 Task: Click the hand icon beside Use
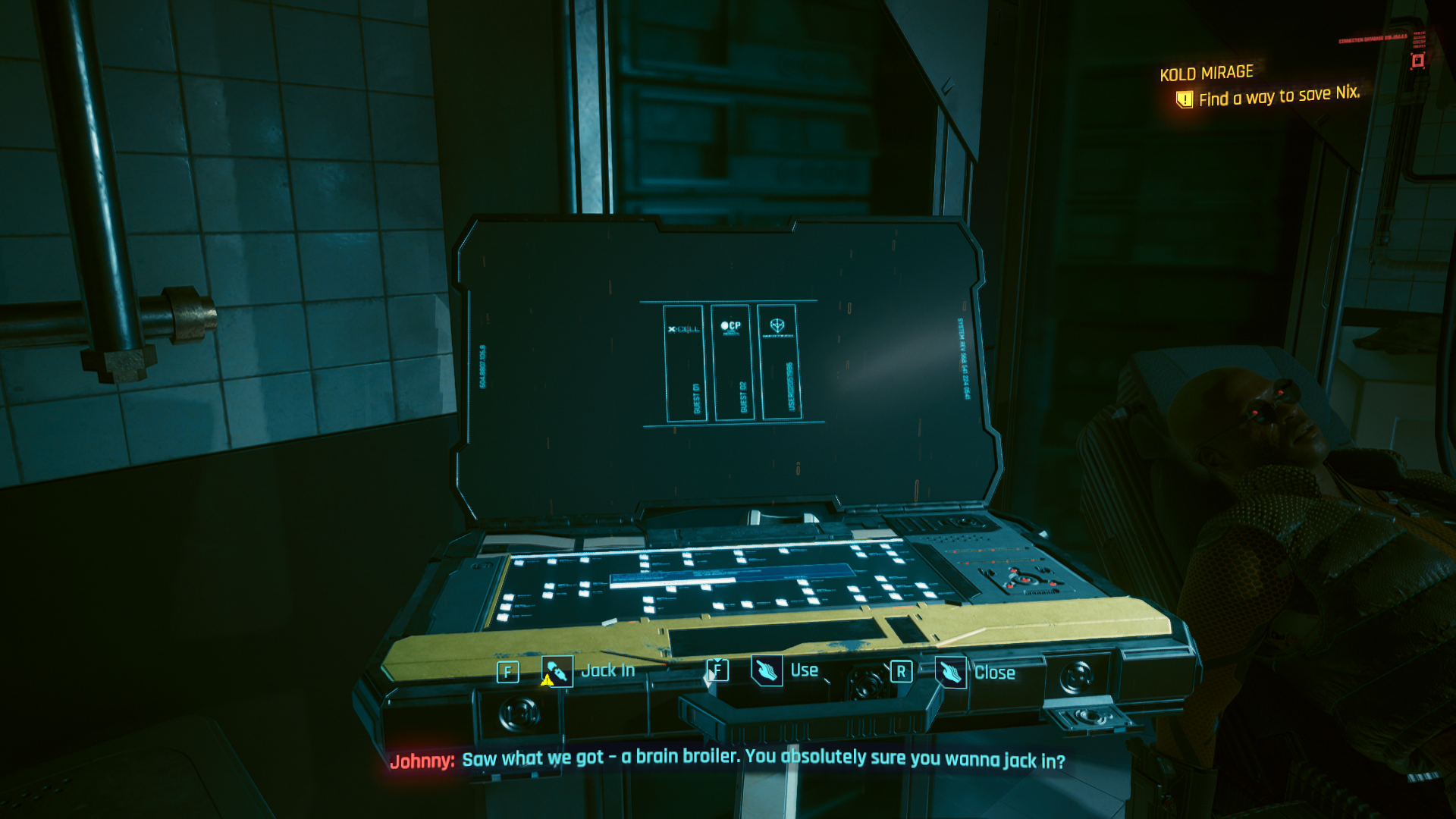(x=768, y=670)
